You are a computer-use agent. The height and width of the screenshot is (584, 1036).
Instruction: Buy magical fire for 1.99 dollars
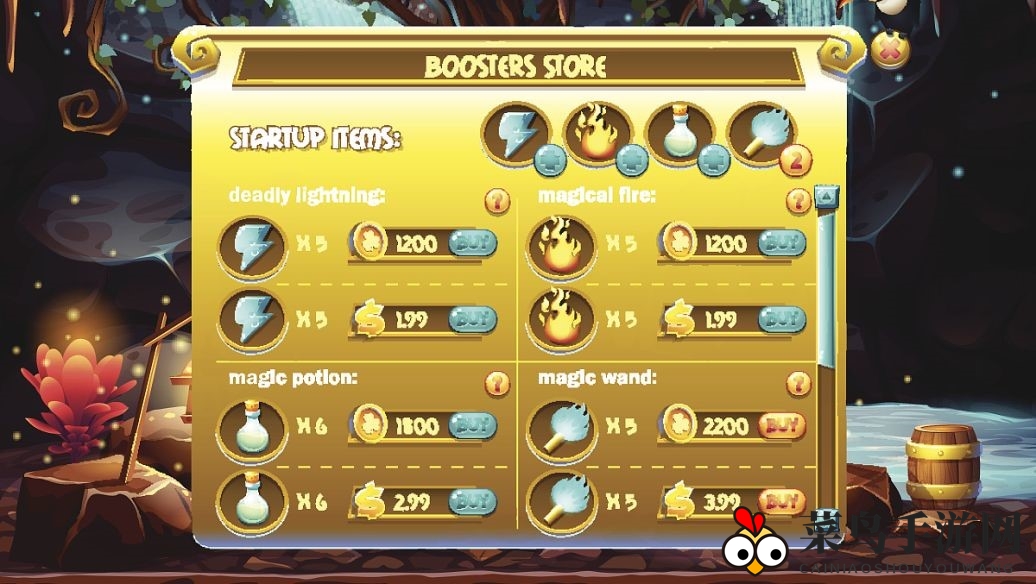click(x=782, y=319)
